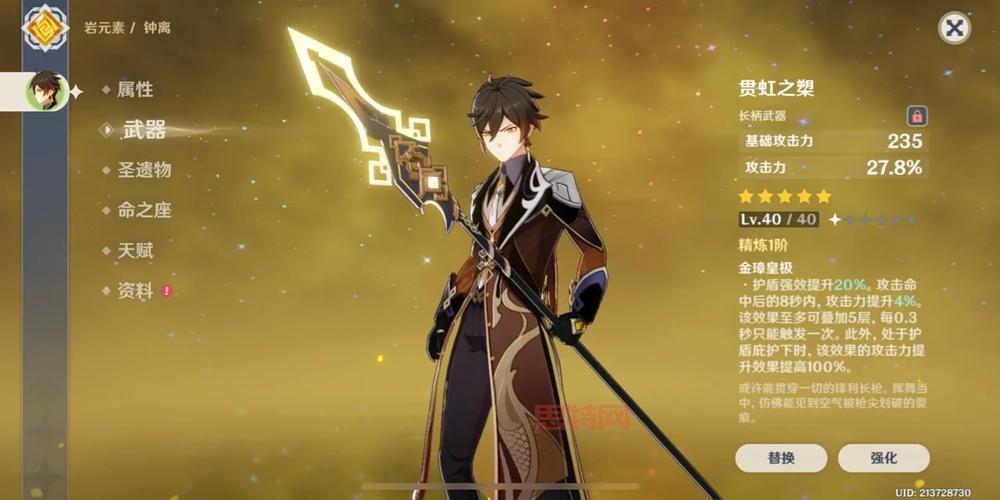1000x500 pixels.
Task: Select Zhongli's portrait in the character list
Action: click(x=45, y=91)
